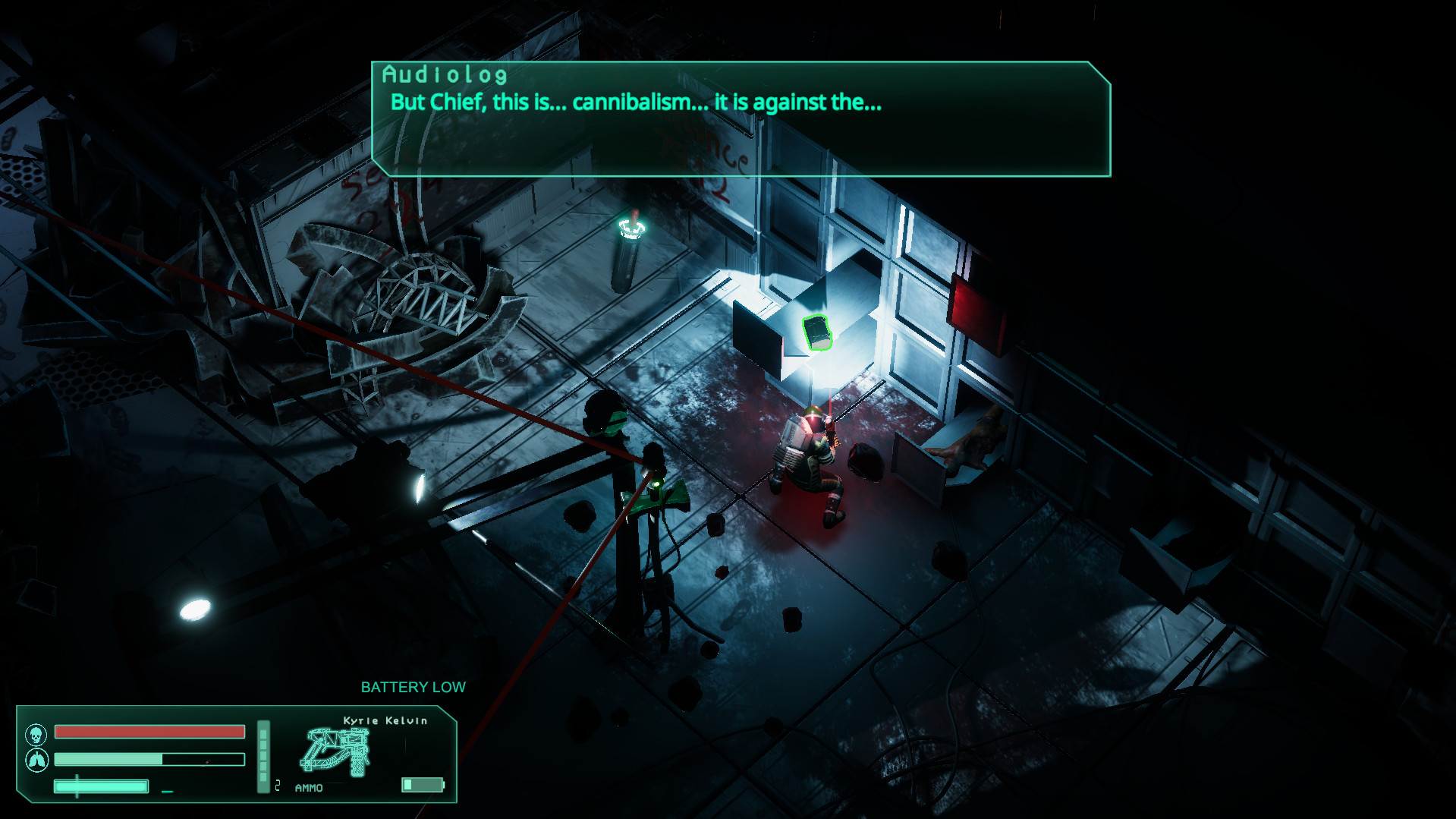Toggle the standing work lamp on the left
This screenshot has height=819, width=1456.
(x=419, y=486)
